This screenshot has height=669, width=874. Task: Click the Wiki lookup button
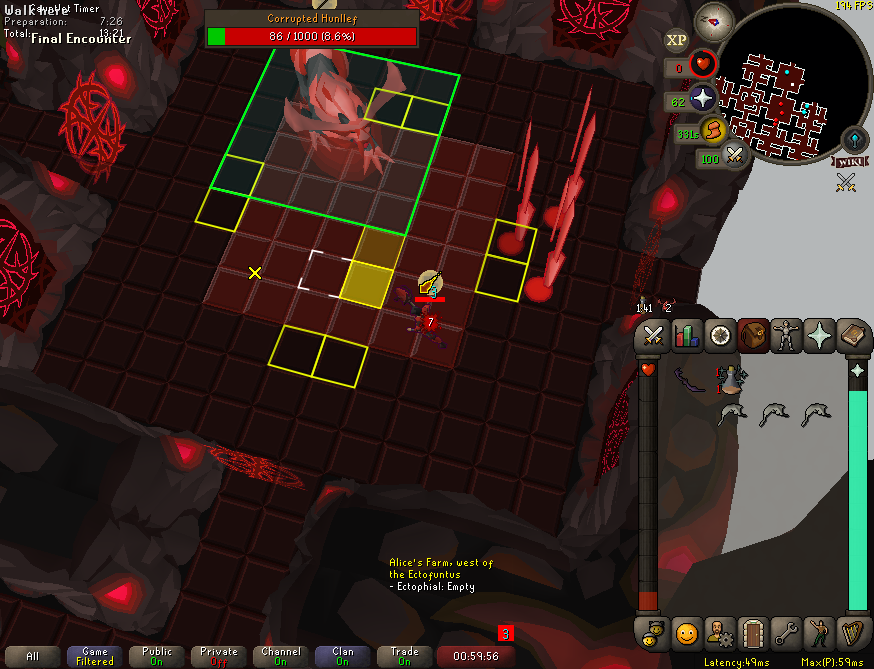[x=847, y=160]
